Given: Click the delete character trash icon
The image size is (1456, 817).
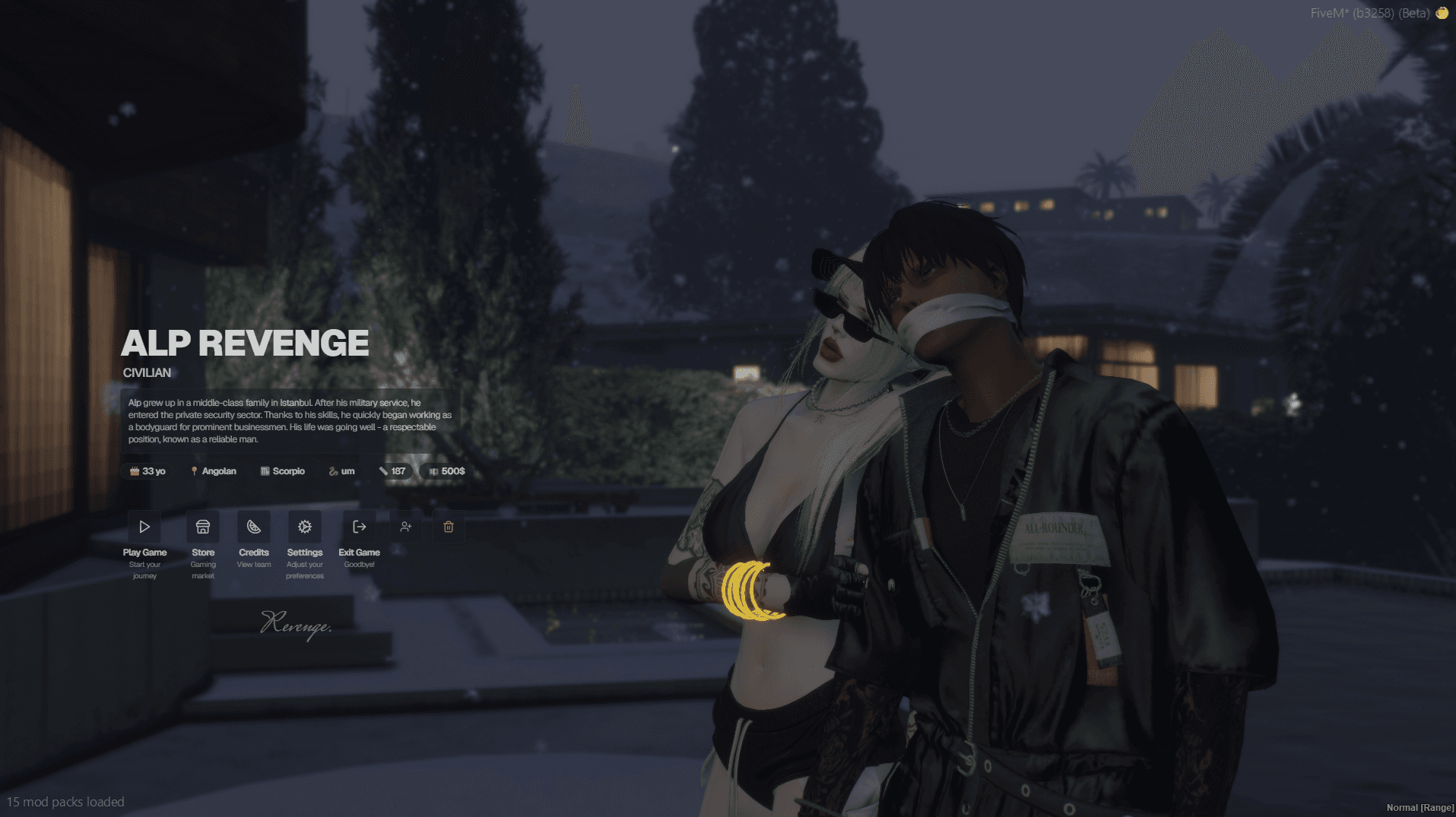Looking at the screenshot, I should click(448, 526).
